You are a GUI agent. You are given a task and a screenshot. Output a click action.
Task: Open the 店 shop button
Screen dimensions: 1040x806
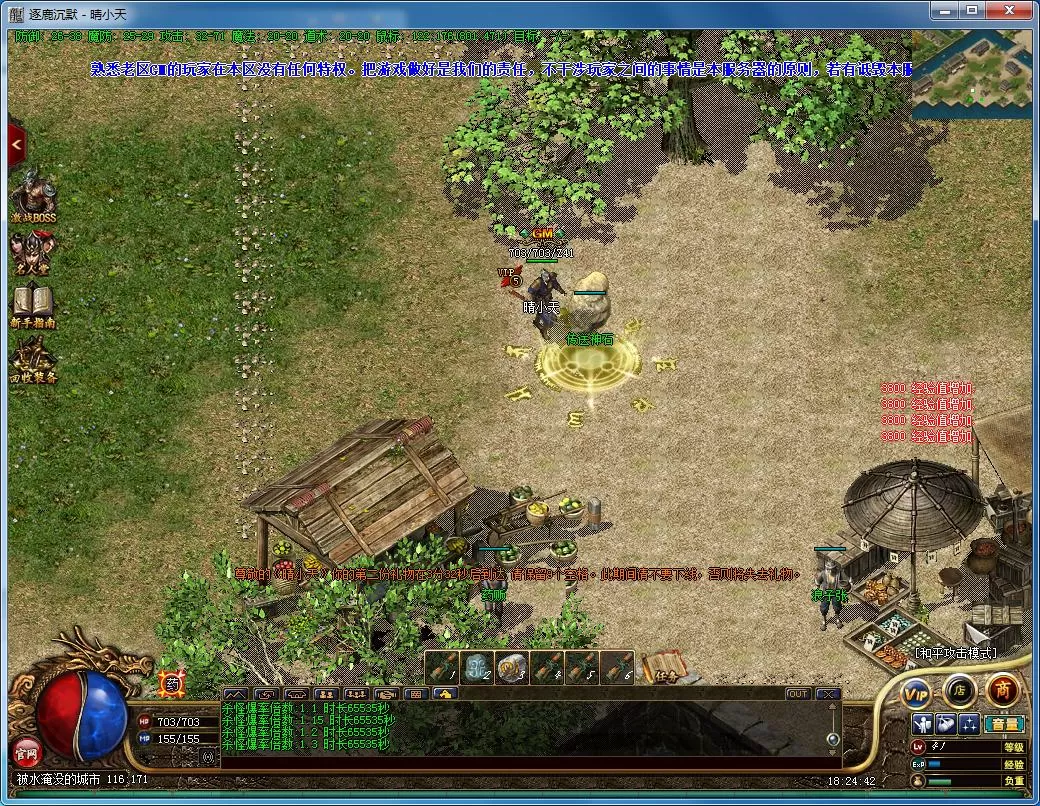(959, 689)
